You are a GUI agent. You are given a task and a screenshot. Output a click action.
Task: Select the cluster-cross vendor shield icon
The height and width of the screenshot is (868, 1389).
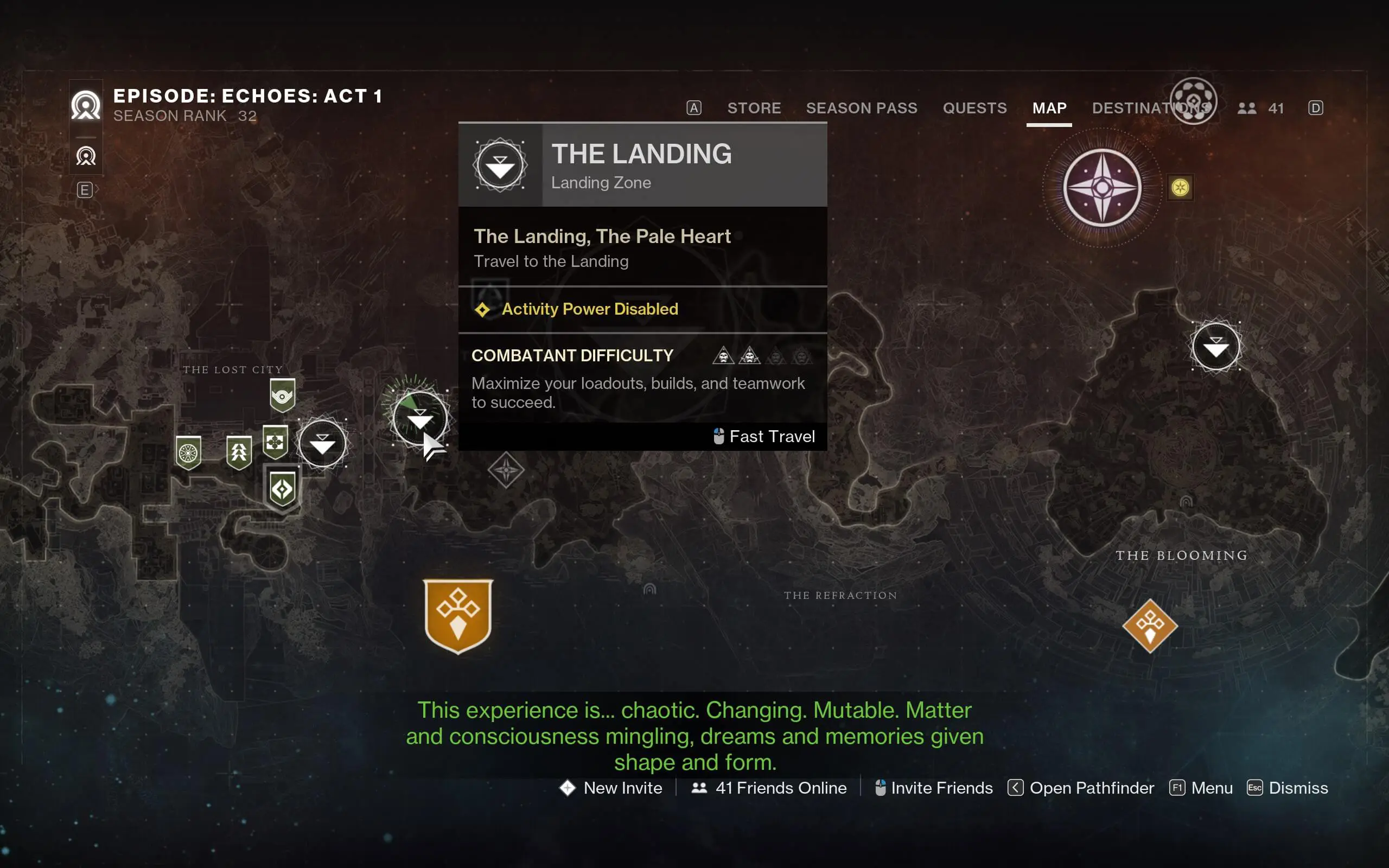275,443
